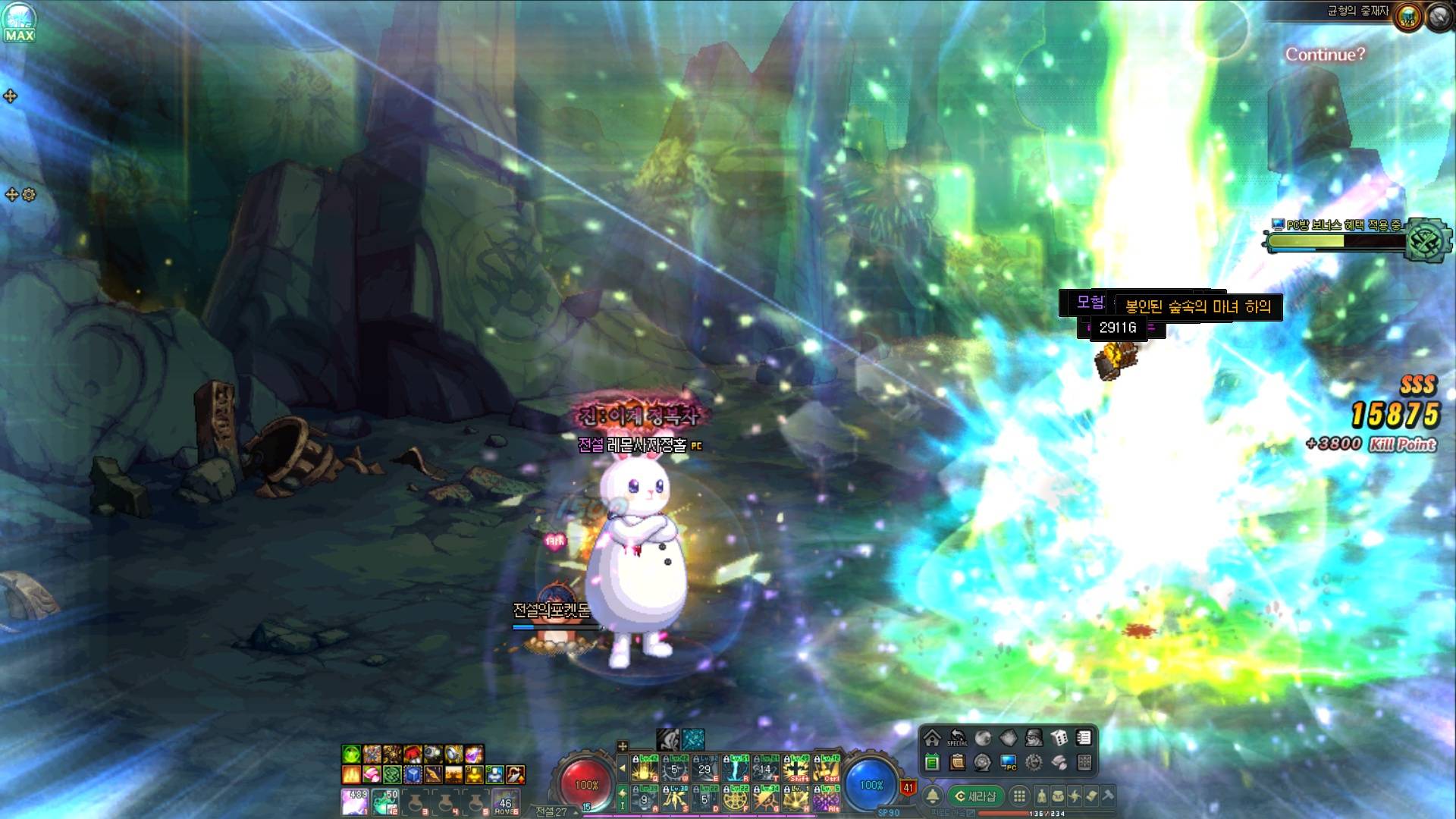
Task: Click the left arrow beside the skill bar
Action: tap(623, 768)
